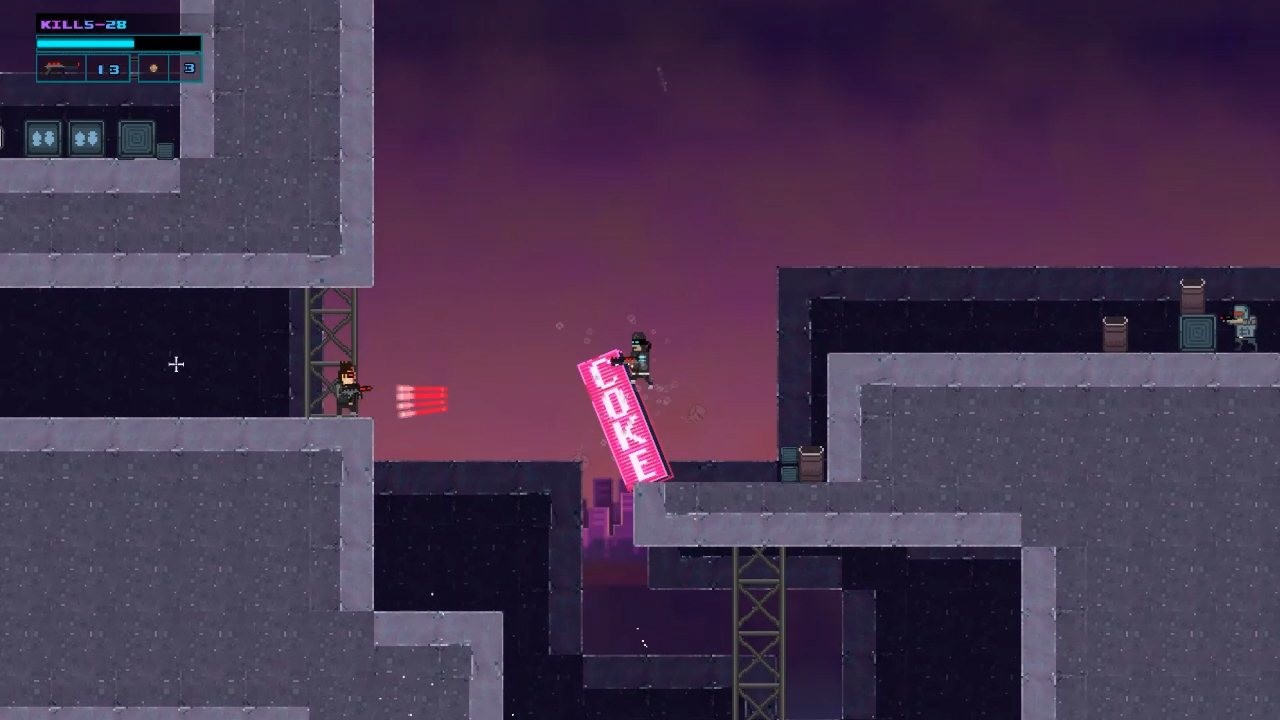The height and width of the screenshot is (720, 1280).
Task: Click the crosshair cursor on the left
Action: point(176,365)
